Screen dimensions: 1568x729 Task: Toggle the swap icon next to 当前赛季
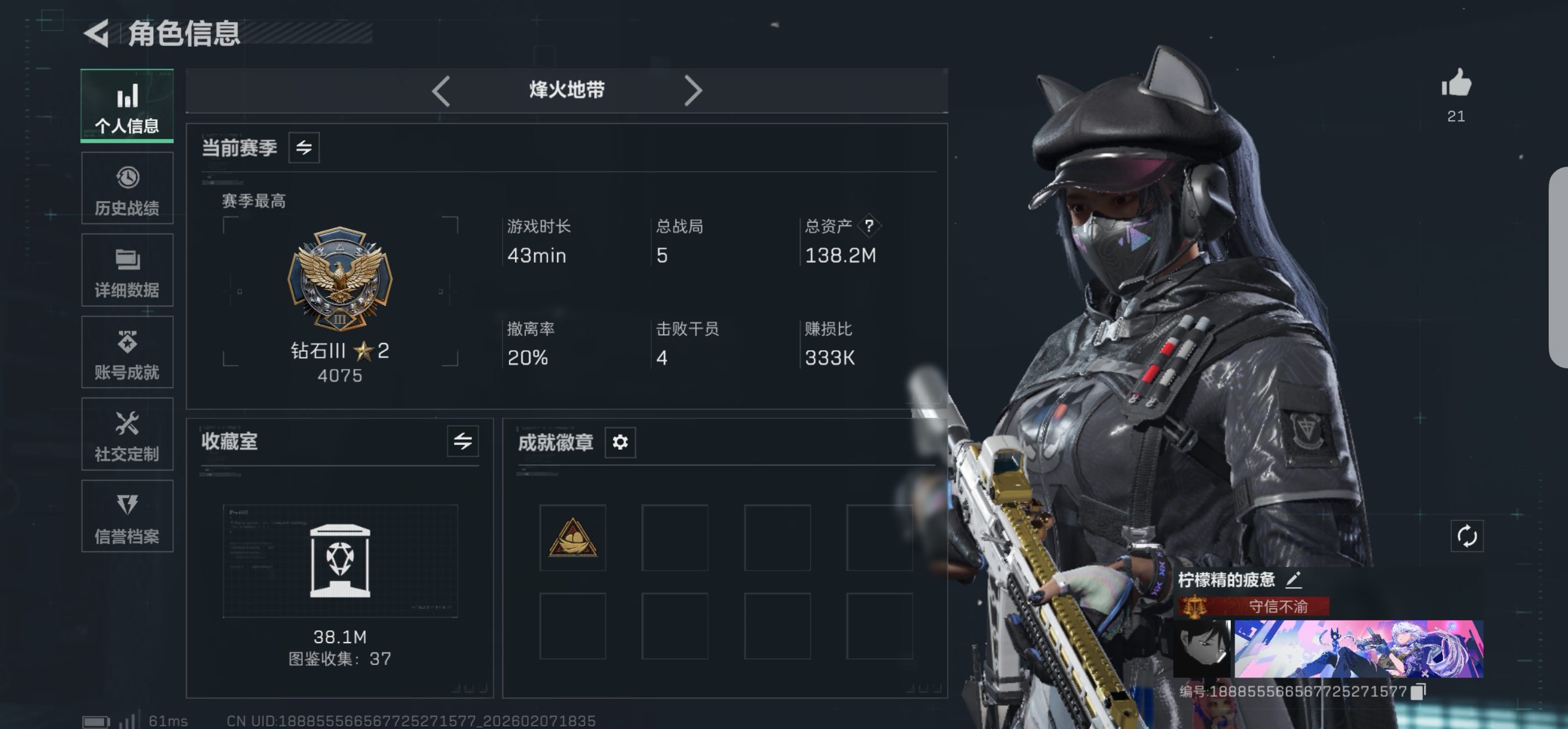pos(304,147)
